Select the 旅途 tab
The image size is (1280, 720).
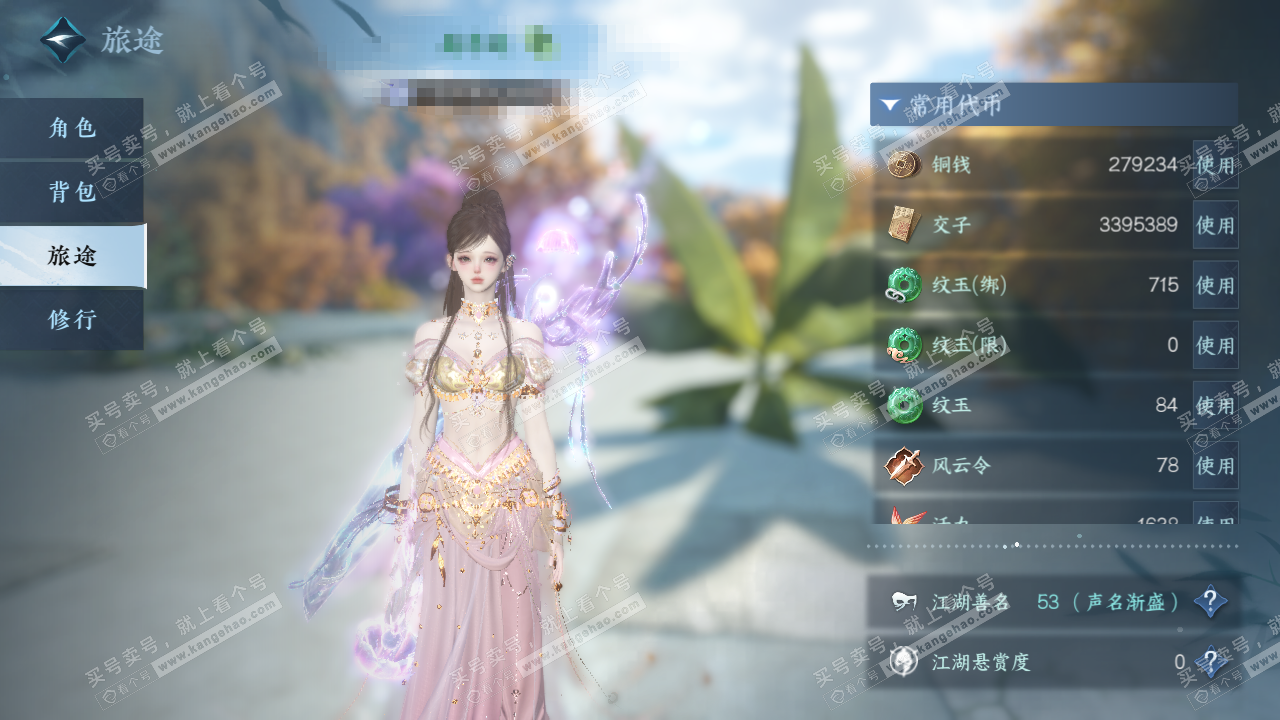tap(72, 256)
